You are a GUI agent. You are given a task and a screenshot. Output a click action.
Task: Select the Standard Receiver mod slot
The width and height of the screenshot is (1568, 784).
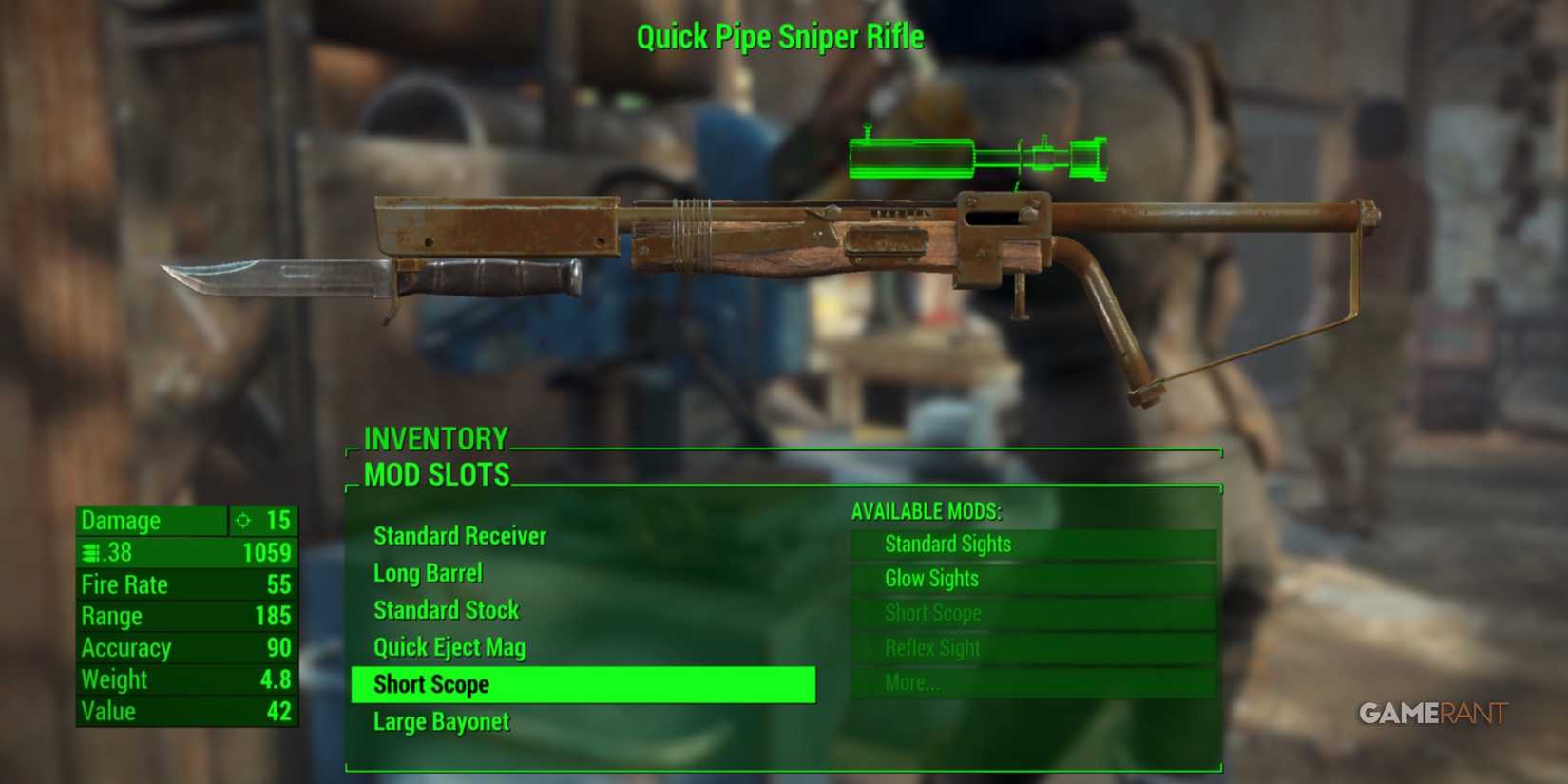point(459,535)
